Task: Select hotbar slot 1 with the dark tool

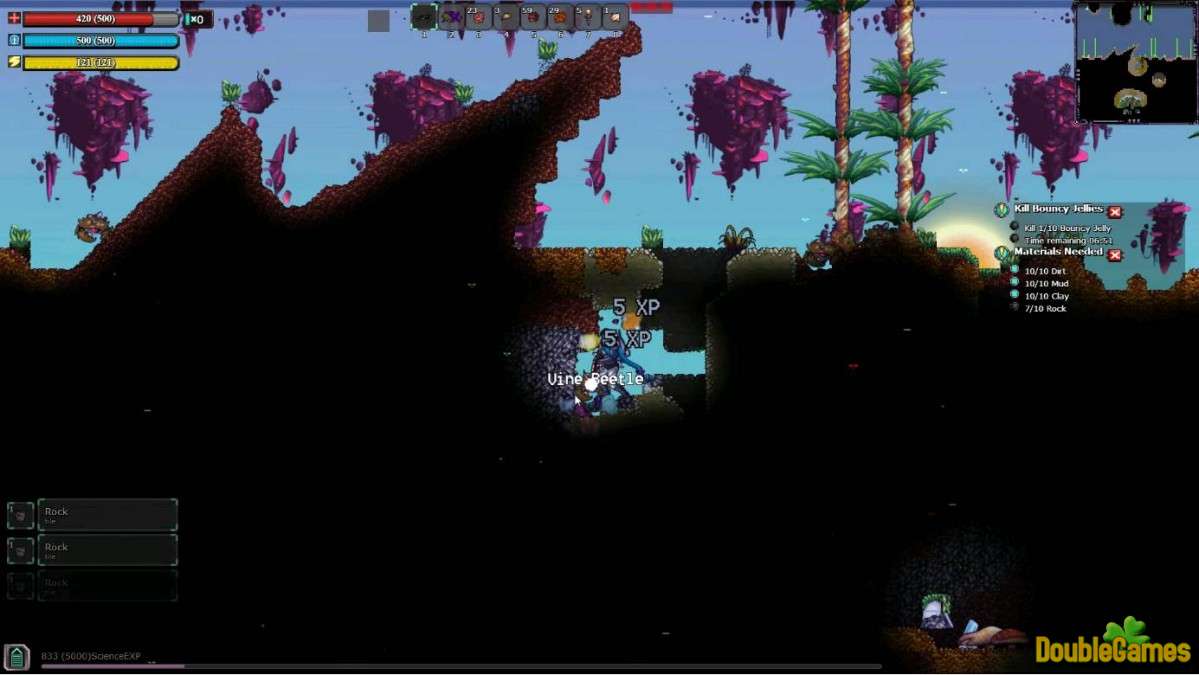Action: click(424, 17)
